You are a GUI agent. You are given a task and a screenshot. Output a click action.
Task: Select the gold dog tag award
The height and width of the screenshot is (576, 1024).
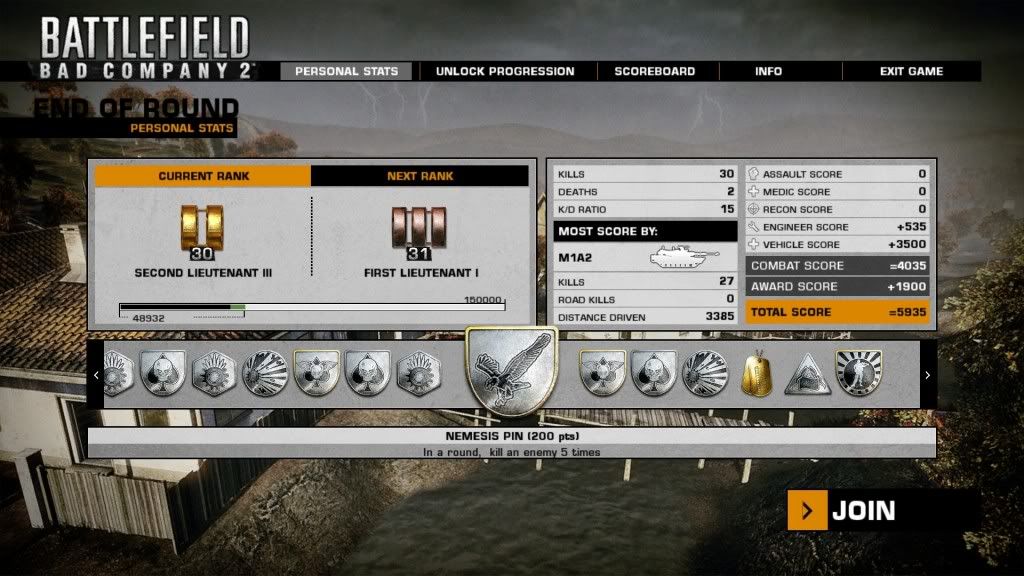pos(755,375)
